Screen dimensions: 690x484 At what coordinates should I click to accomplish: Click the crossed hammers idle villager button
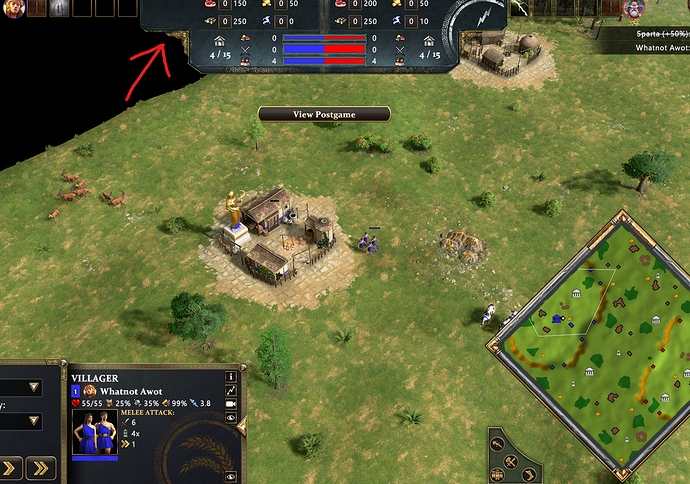pyautogui.click(x=510, y=460)
